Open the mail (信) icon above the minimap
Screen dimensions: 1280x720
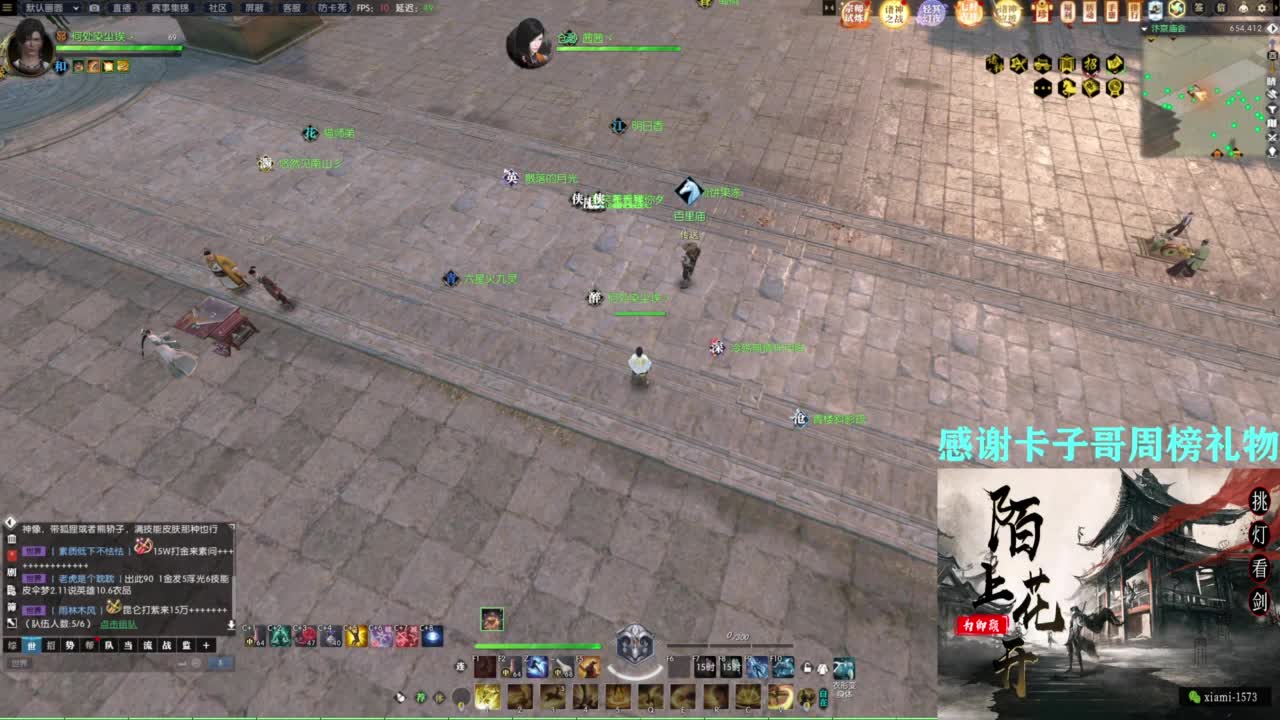click(x=1221, y=8)
